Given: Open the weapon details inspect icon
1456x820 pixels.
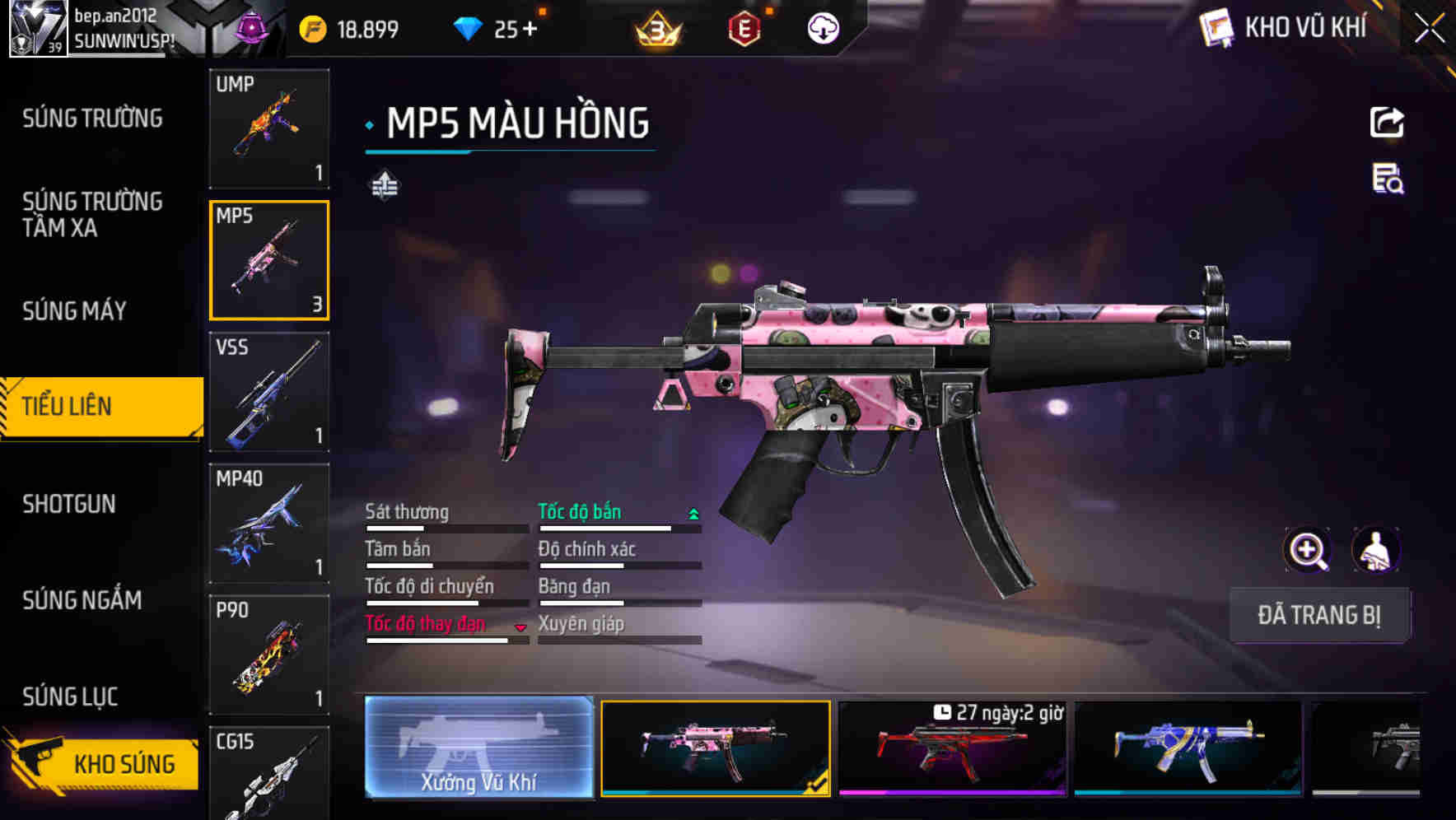Looking at the screenshot, I should coord(1386,185).
